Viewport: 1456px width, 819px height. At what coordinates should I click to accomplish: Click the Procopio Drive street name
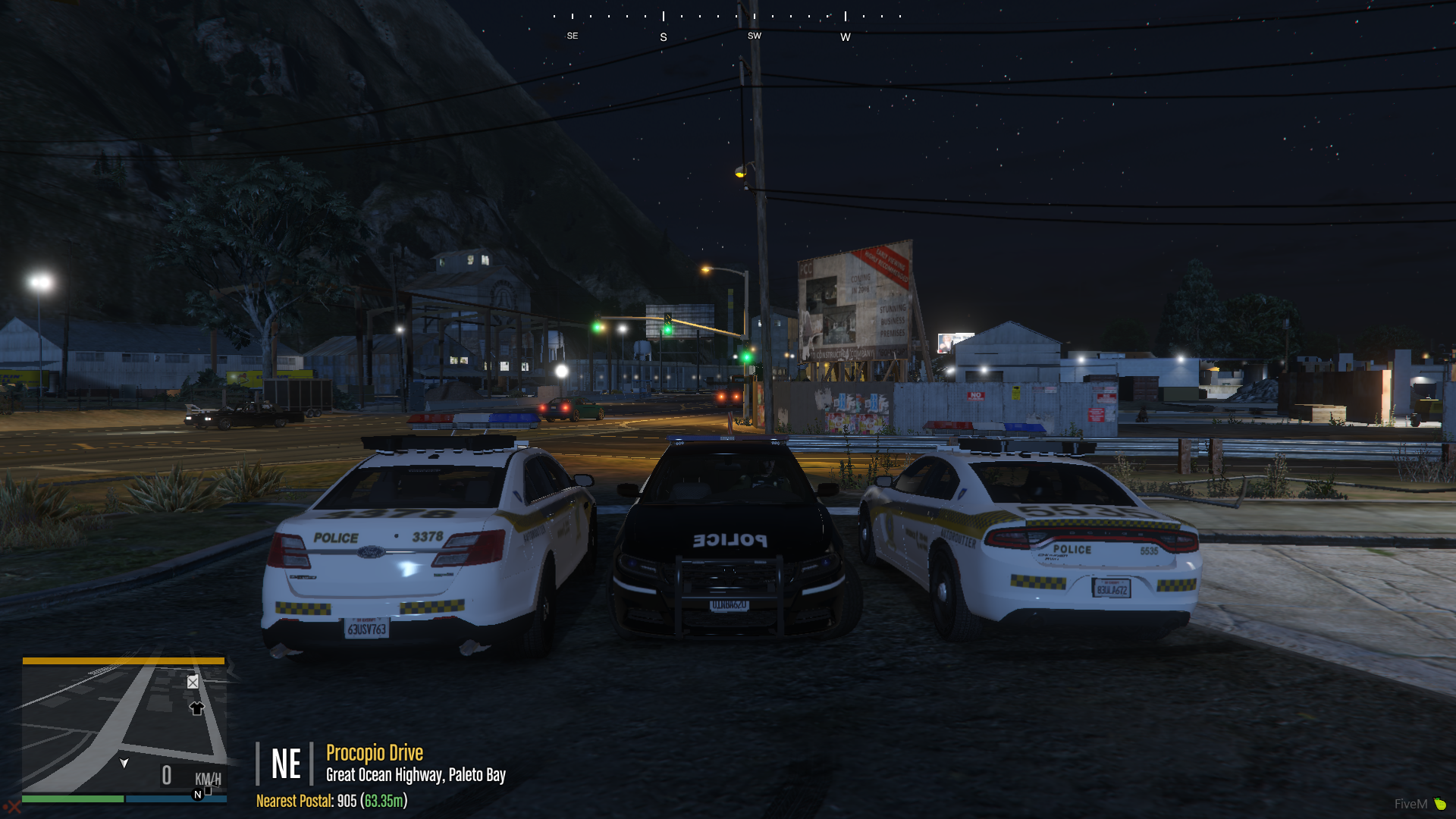(375, 752)
